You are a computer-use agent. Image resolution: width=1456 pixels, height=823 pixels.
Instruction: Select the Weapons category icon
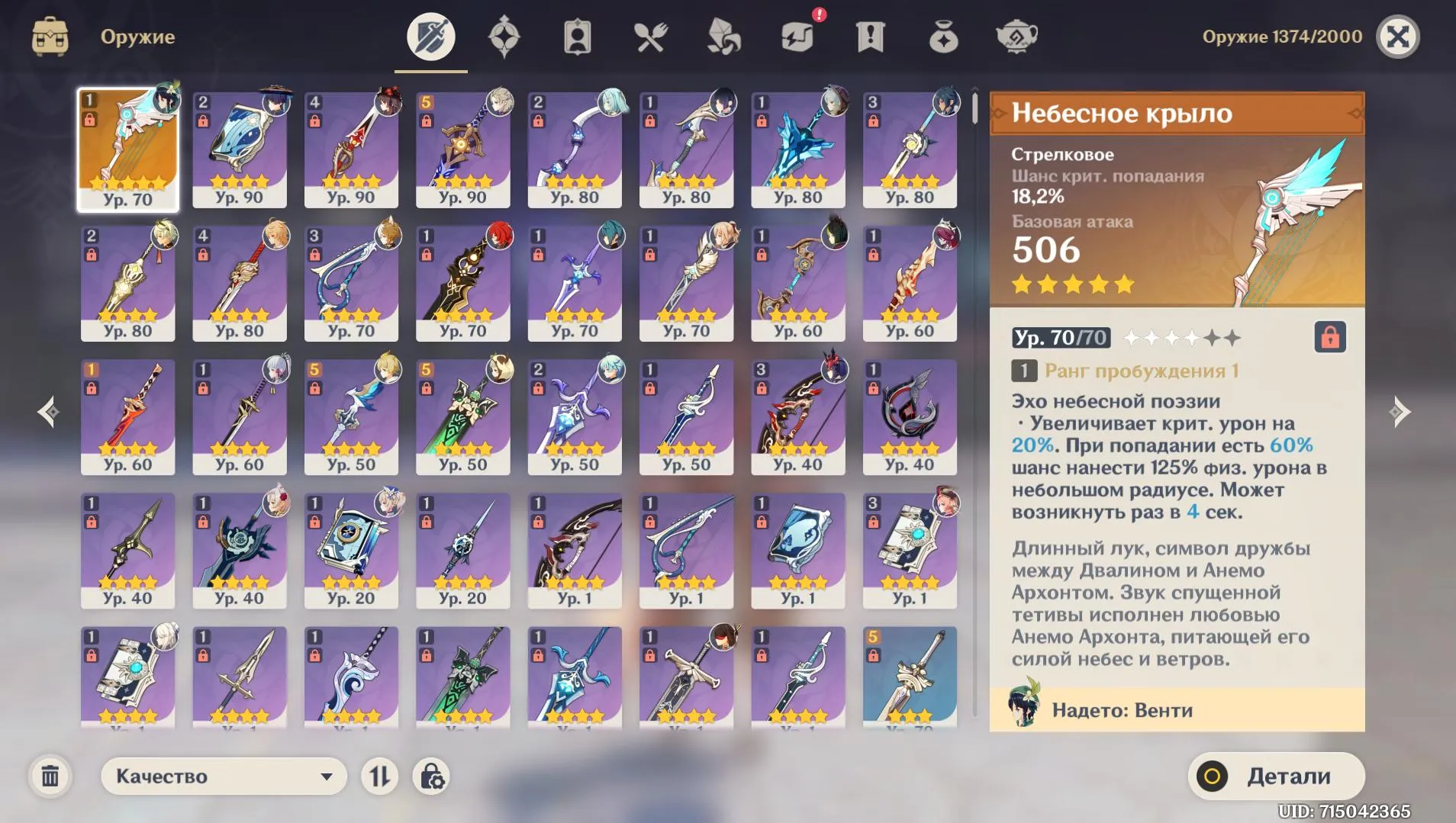coord(430,36)
